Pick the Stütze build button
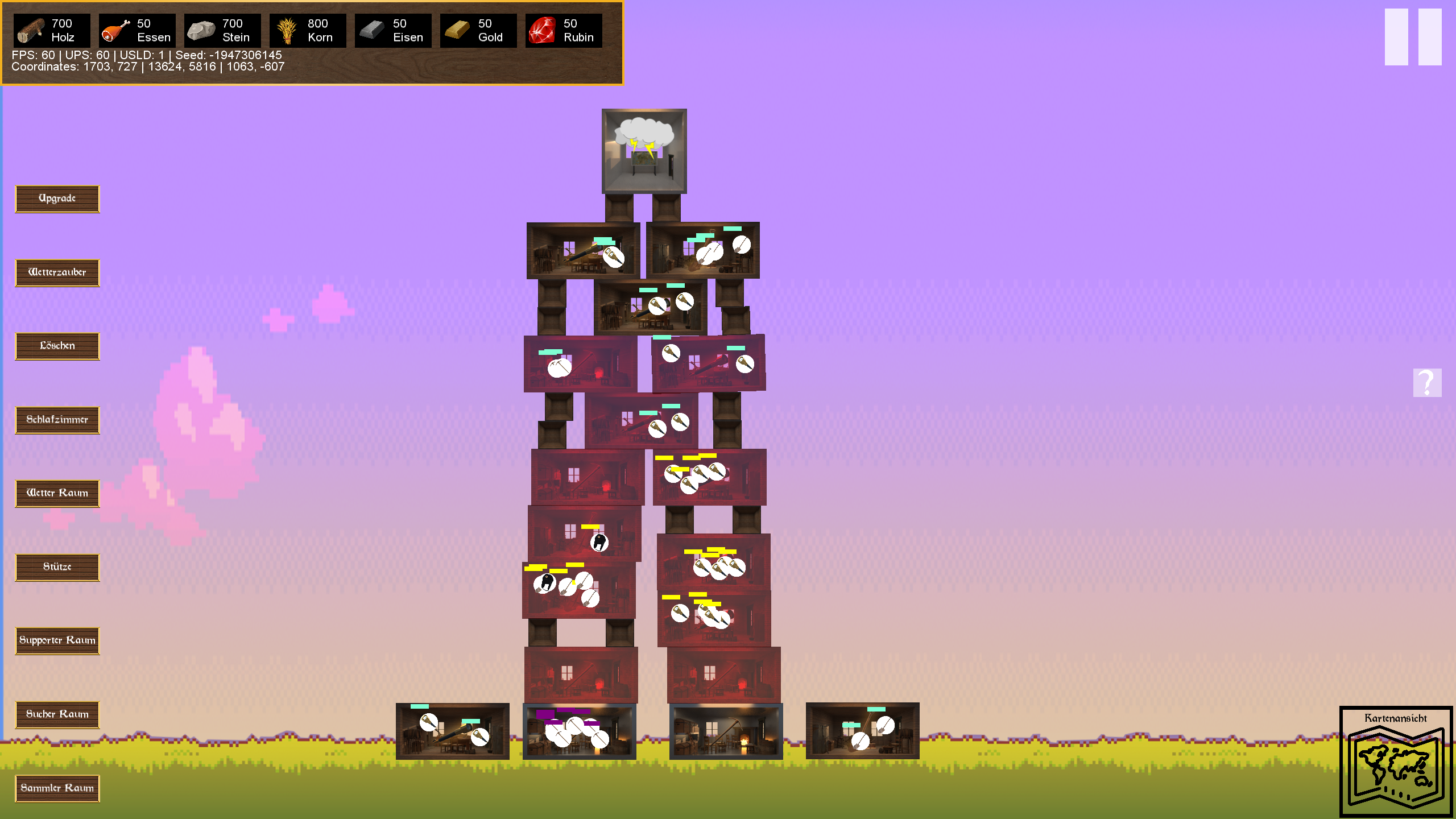This screenshot has height=819, width=1456. [57, 568]
